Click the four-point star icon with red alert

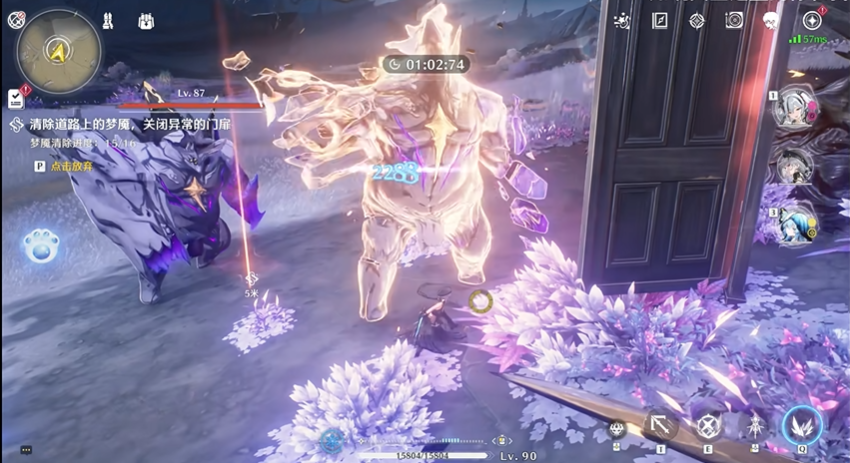811,21
